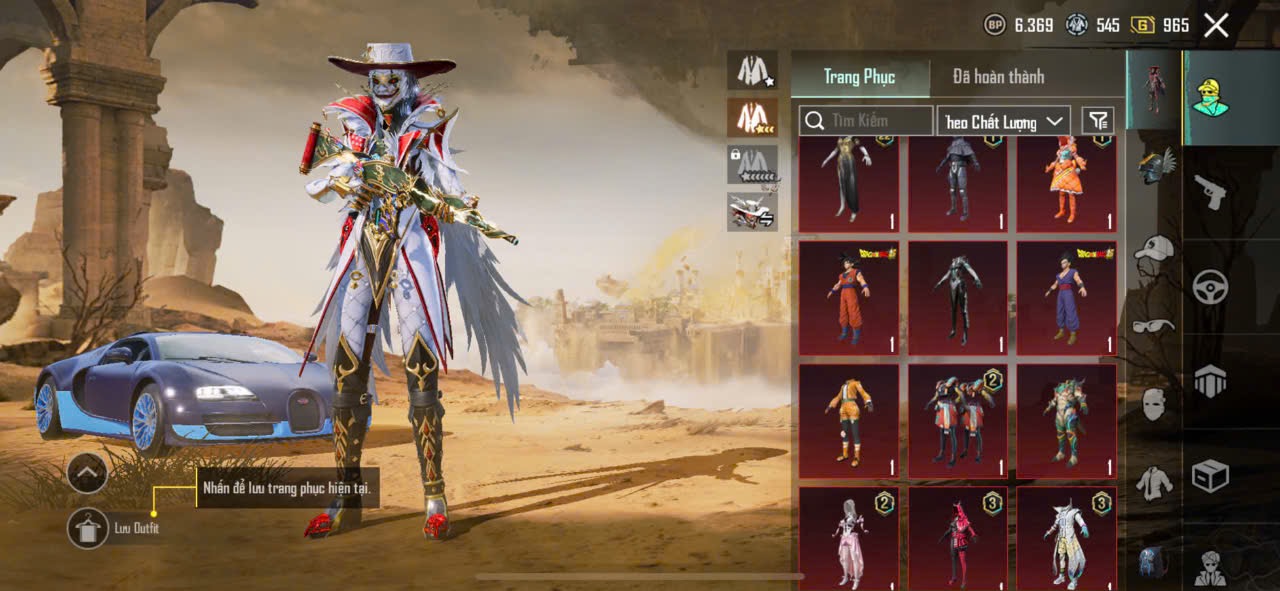Open the pistol weapons category
The width and height of the screenshot is (1280, 591).
1210,191
